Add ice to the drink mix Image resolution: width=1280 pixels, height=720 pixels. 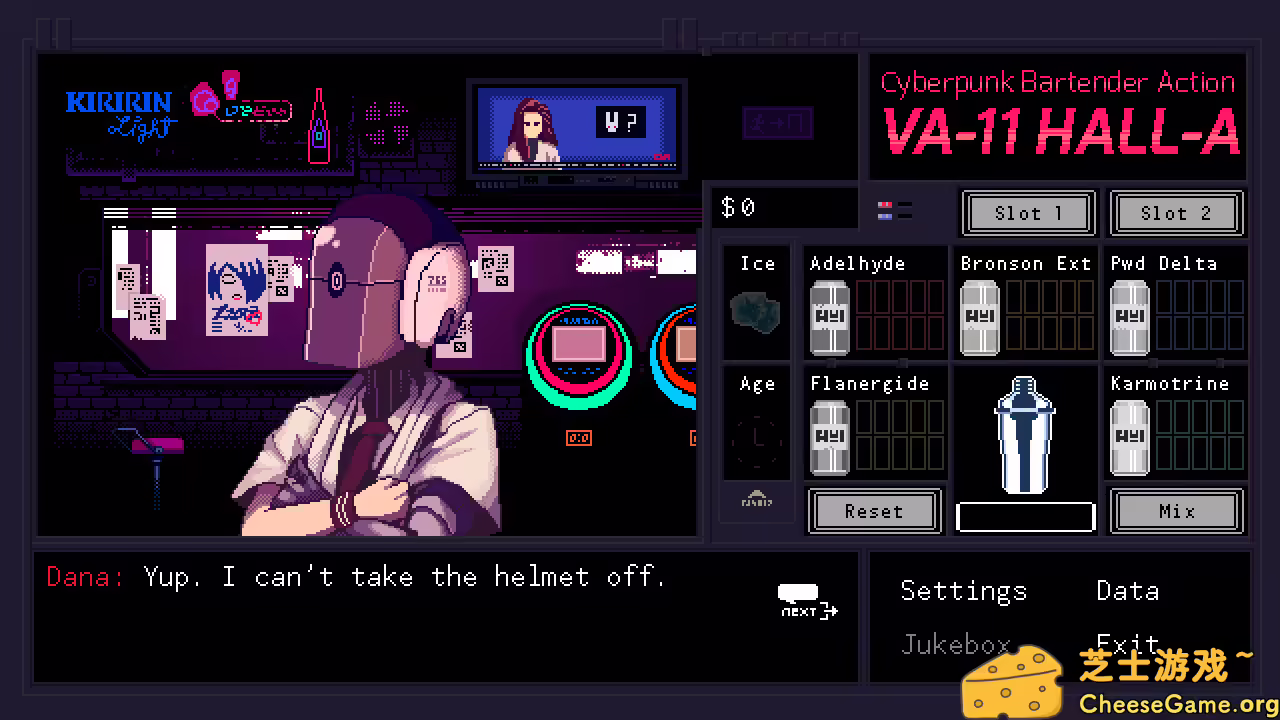pos(756,305)
